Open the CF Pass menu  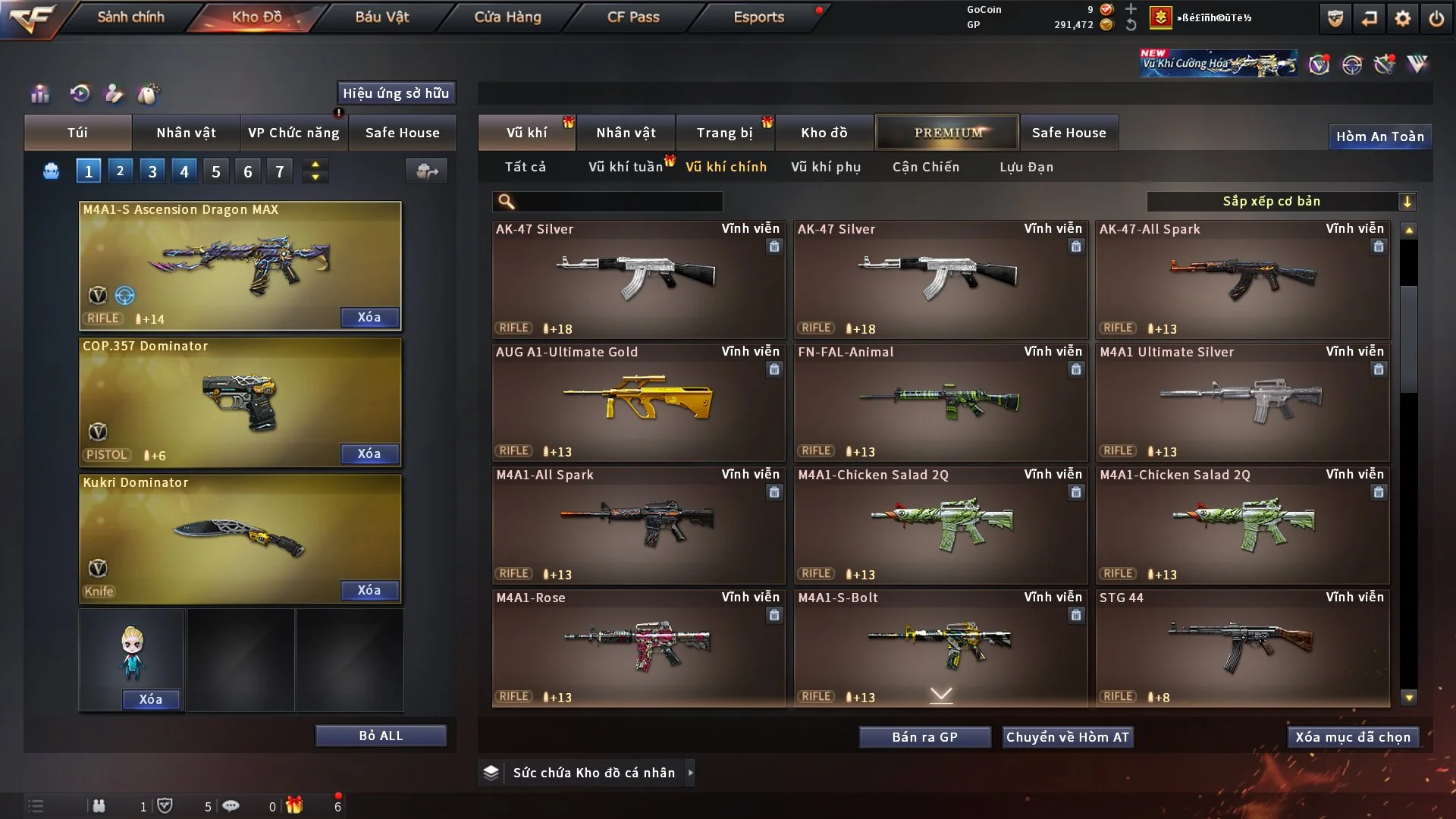click(633, 17)
